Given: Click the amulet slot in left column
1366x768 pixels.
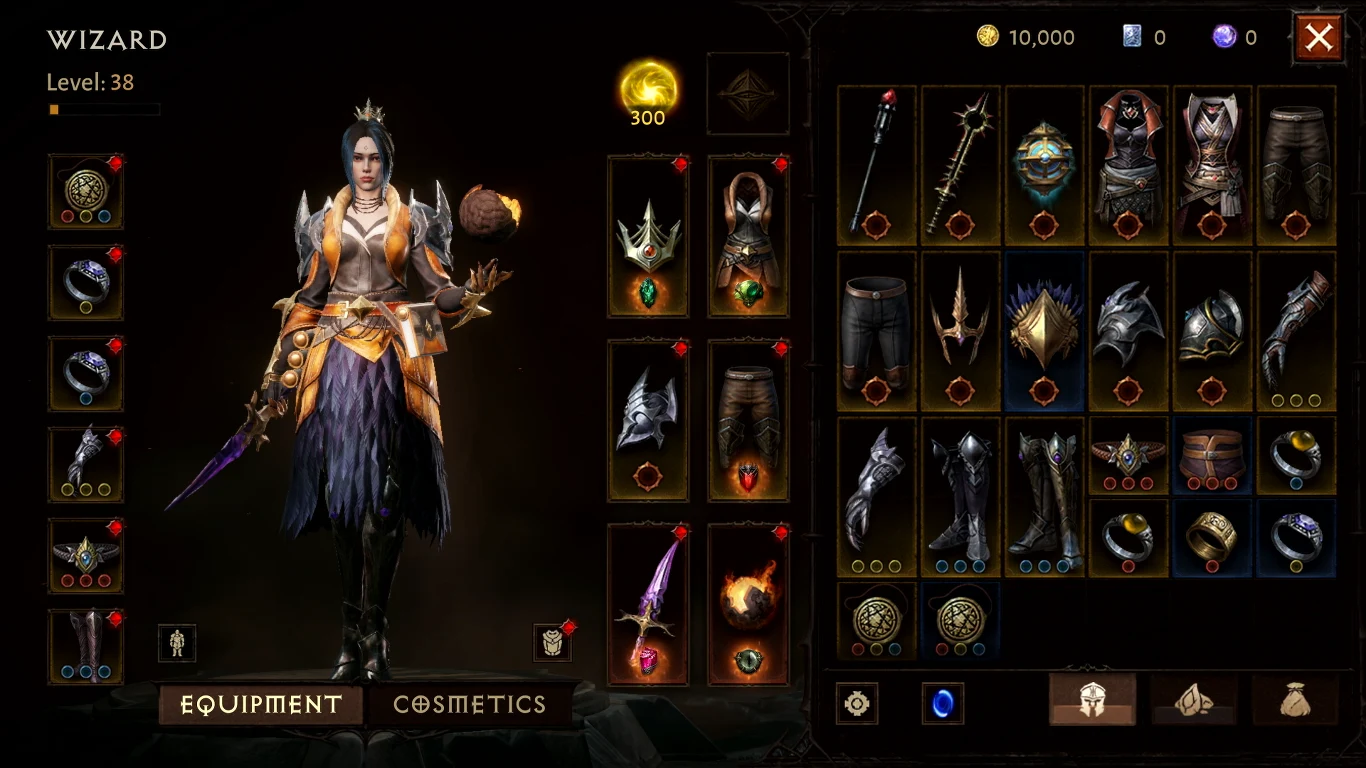Looking at the screenshot, I should 85,190.
